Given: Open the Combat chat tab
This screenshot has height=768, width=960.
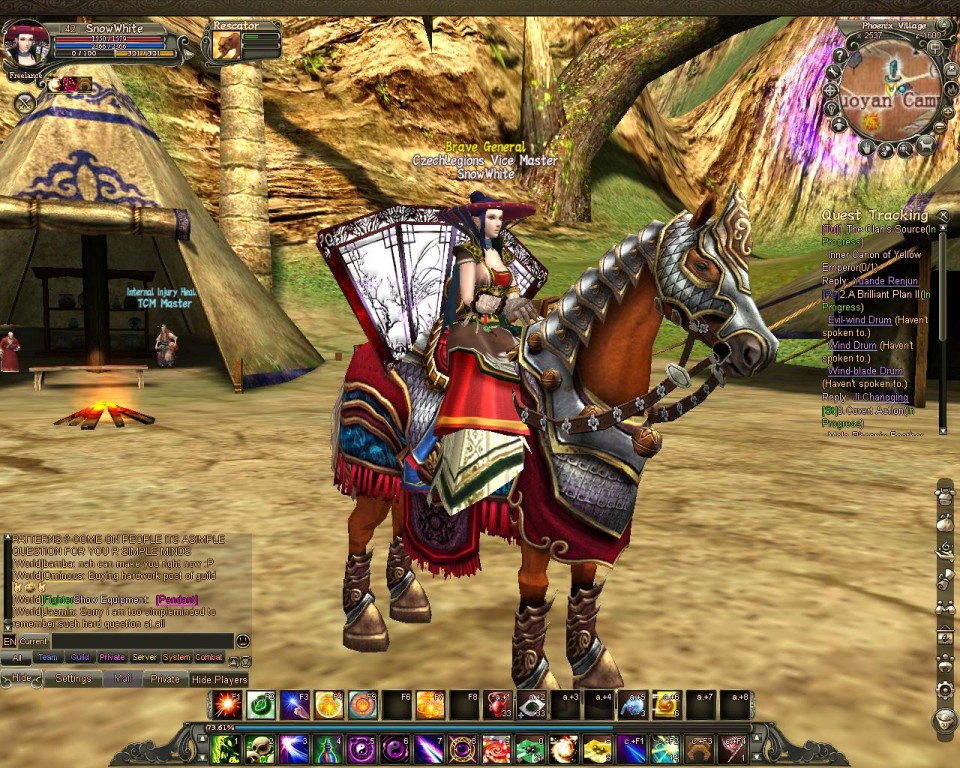Looking at the screenshot, I should [x=208, y=657].
